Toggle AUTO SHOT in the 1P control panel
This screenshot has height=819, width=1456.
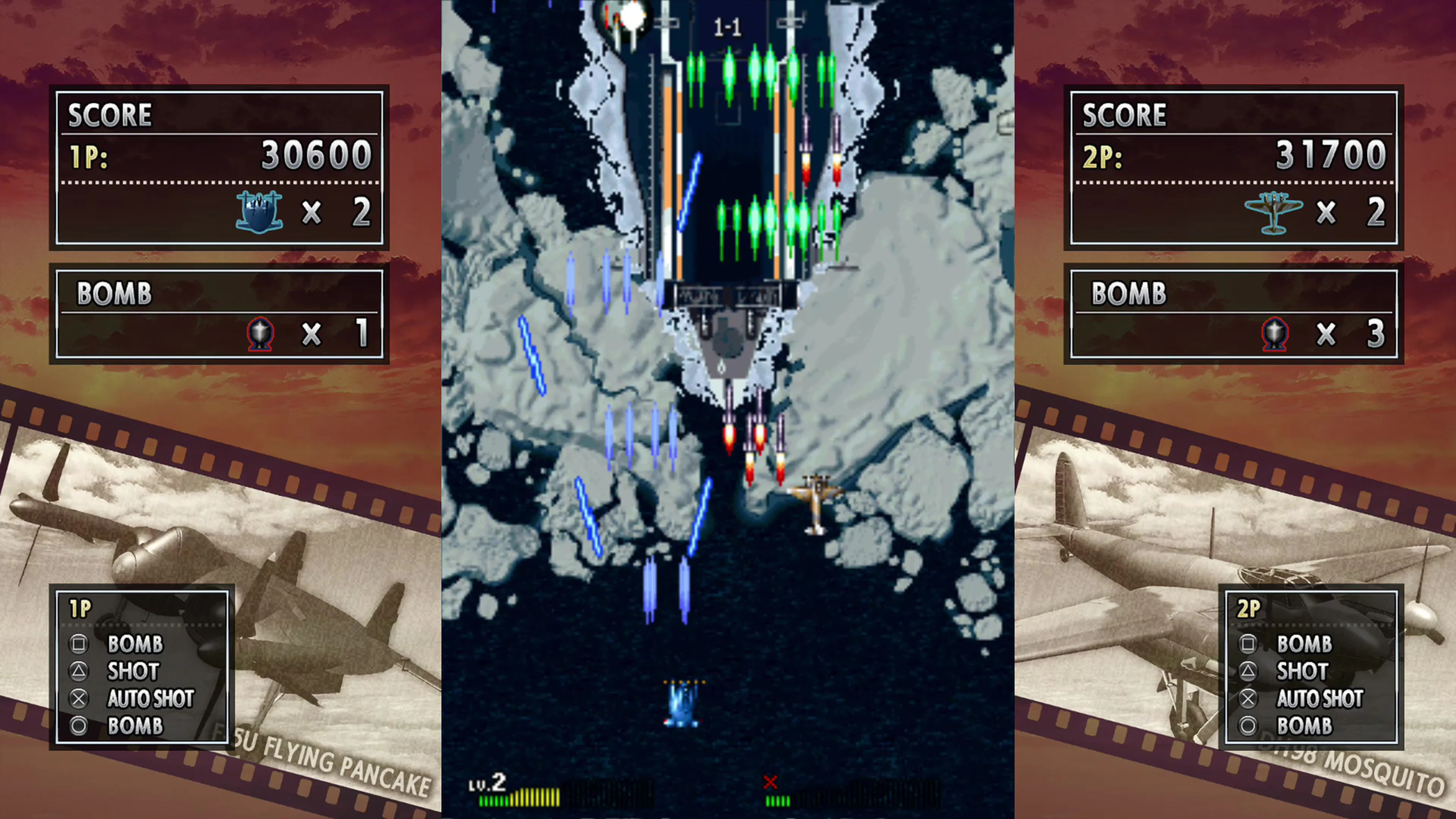click(150, 698)
